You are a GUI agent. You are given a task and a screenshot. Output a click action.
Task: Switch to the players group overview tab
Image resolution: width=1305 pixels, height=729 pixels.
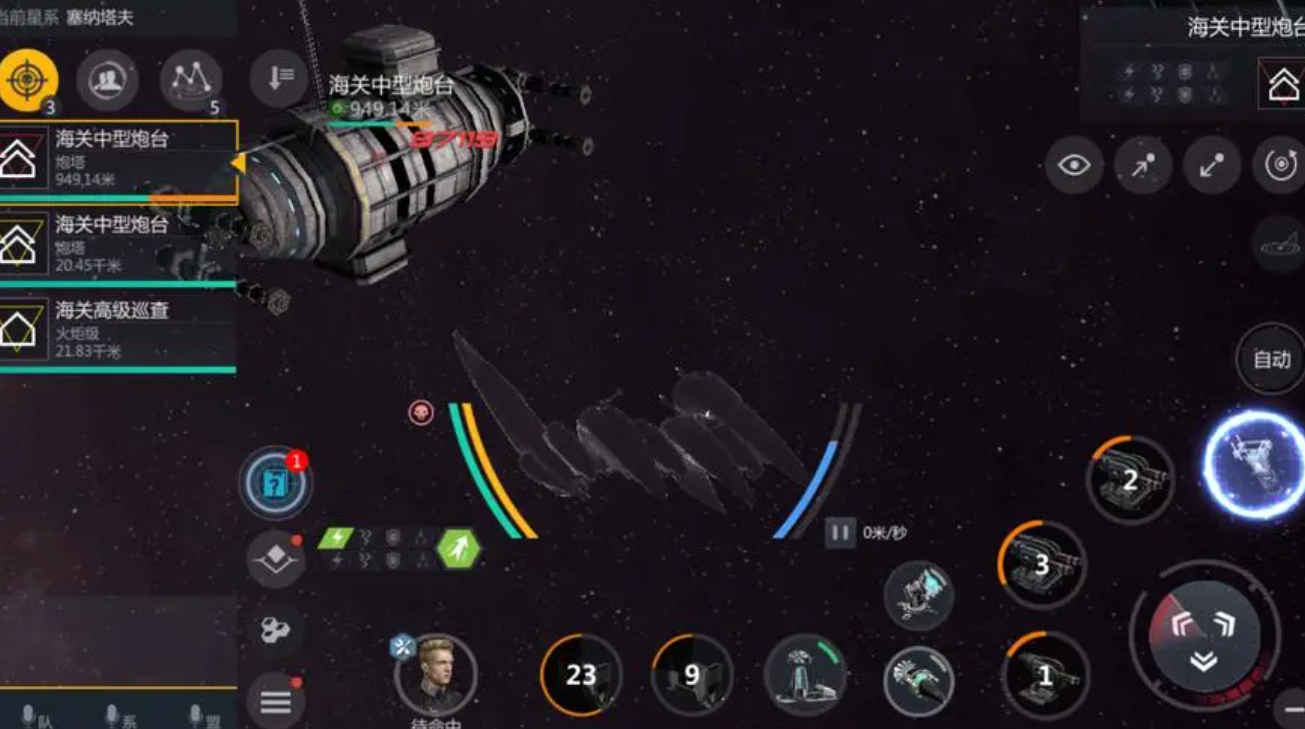107,80
